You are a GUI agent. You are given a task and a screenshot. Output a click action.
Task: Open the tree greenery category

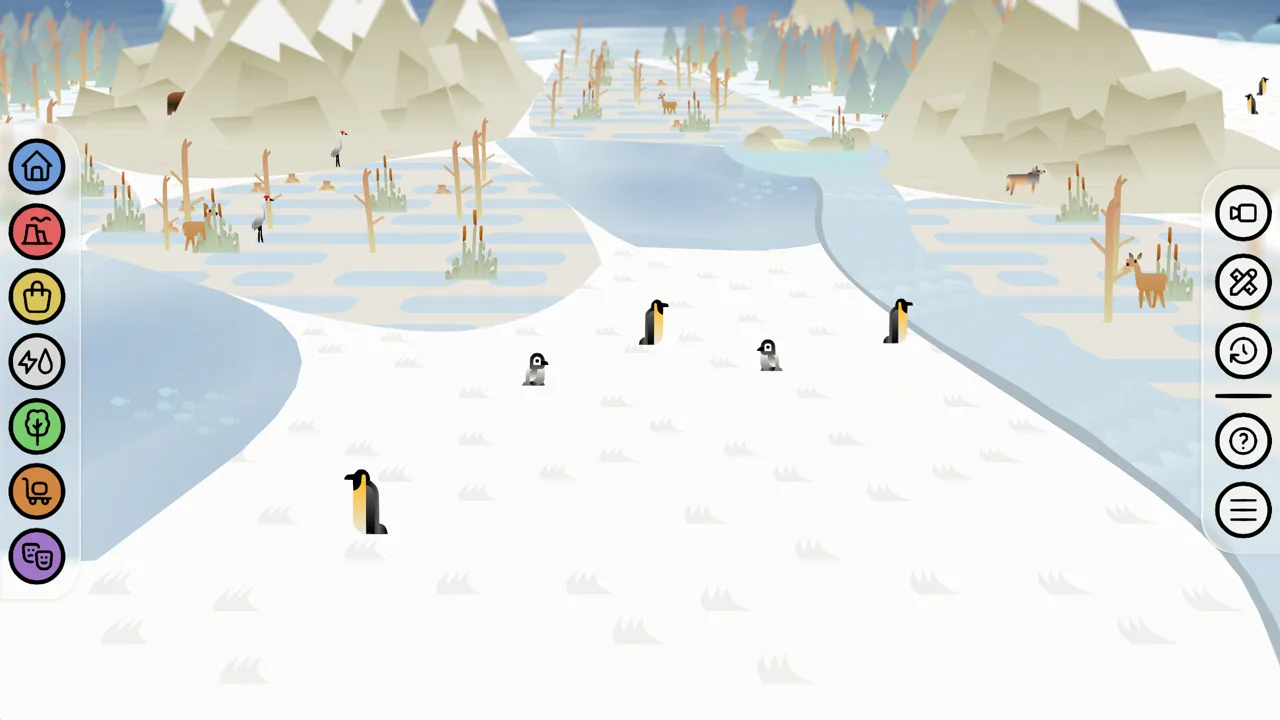[37, 427]
